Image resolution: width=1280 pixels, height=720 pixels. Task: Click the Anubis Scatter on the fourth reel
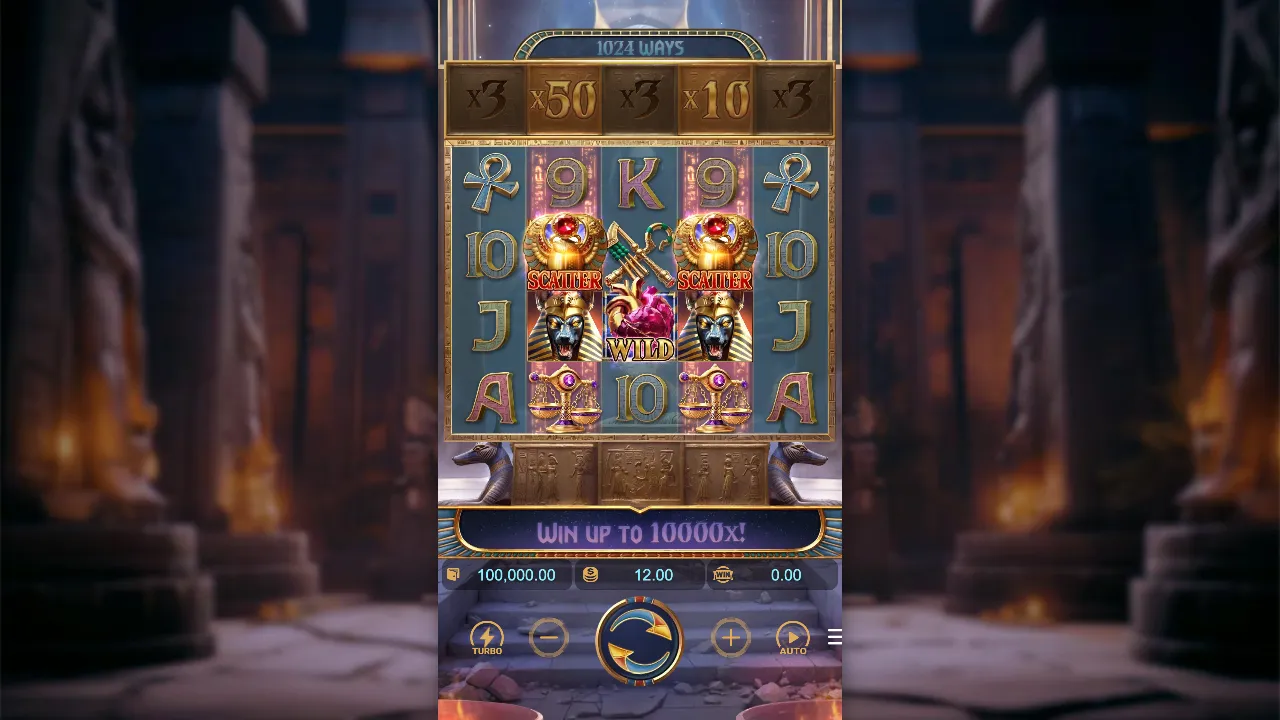point(715,325)
